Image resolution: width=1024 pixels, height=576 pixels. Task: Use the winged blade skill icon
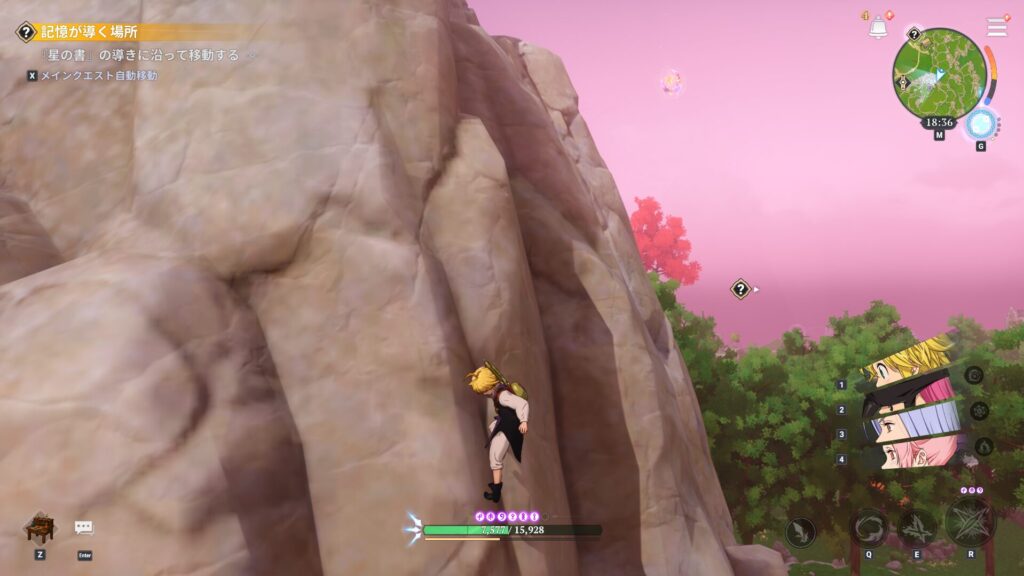coord(916,527)
